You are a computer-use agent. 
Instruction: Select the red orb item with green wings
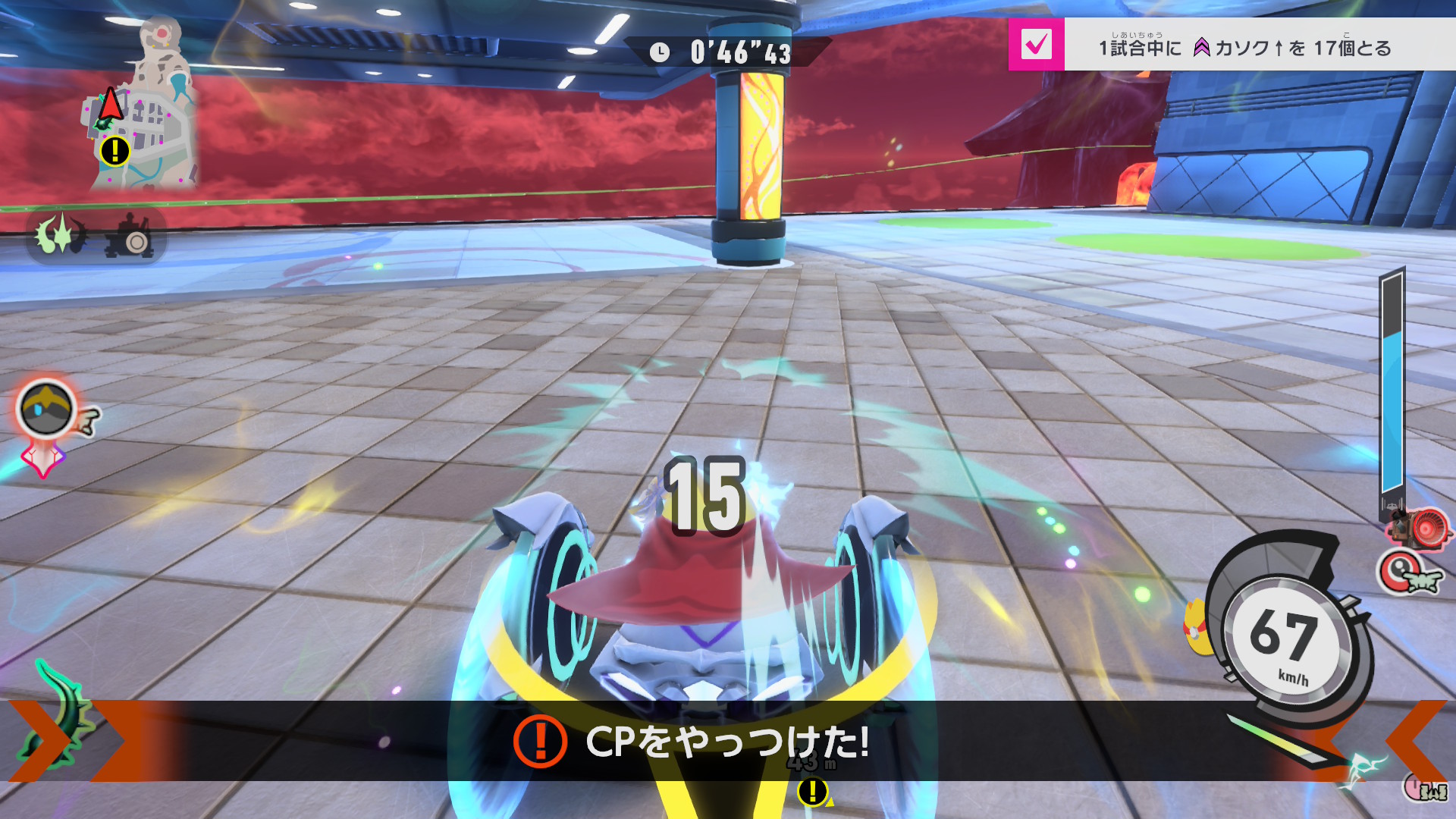click(x=1408, y=573)
